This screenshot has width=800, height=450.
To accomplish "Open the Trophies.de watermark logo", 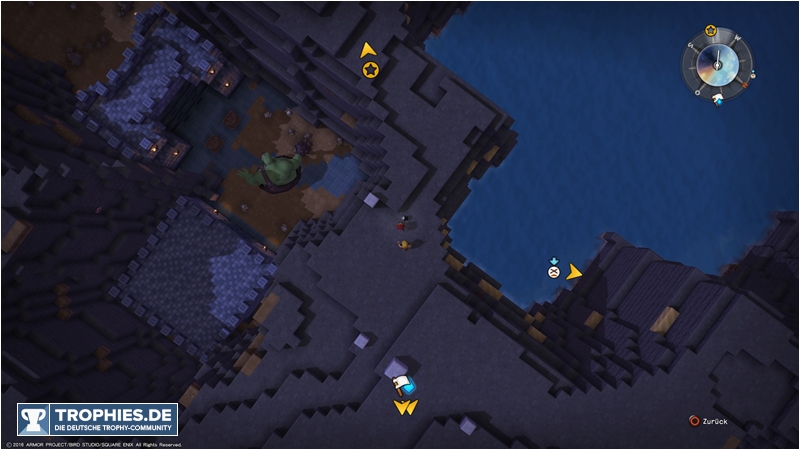I will click(97, 419).
